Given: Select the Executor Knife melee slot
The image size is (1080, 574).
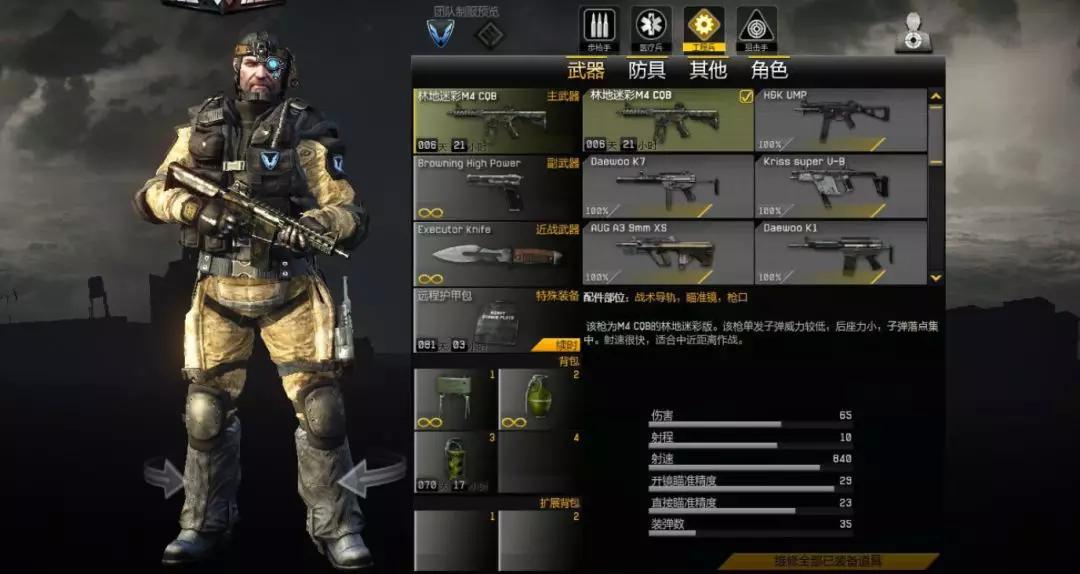Looking at the screenshot, I should tap(497, 253).
